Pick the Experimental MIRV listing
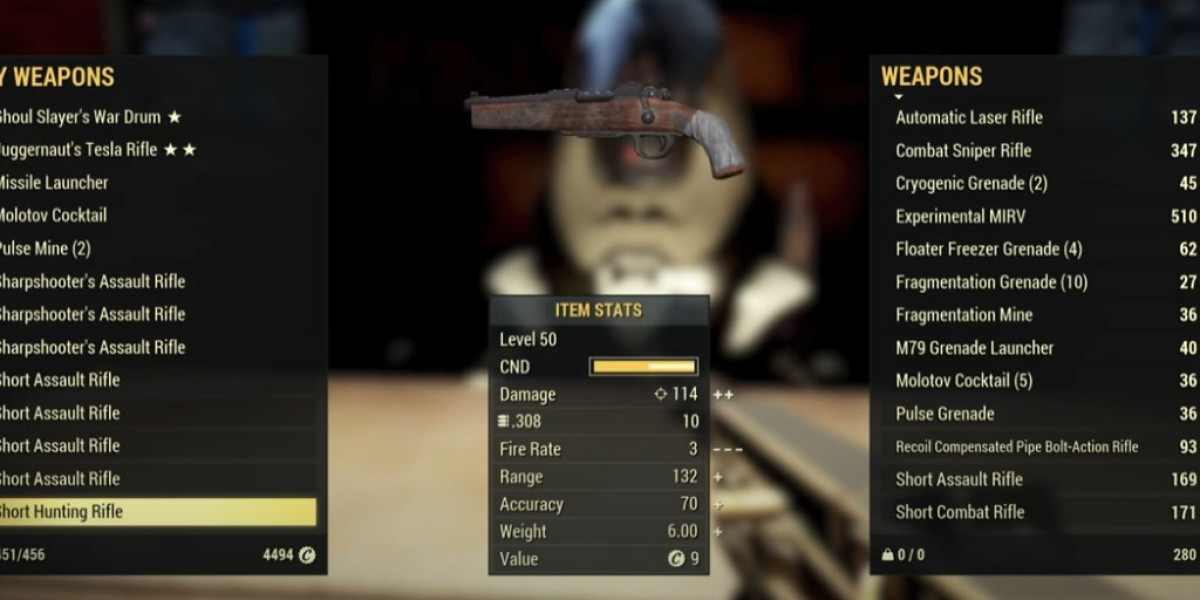The height and width of the screenshot is (600, 1200). (x=960, y=216)
